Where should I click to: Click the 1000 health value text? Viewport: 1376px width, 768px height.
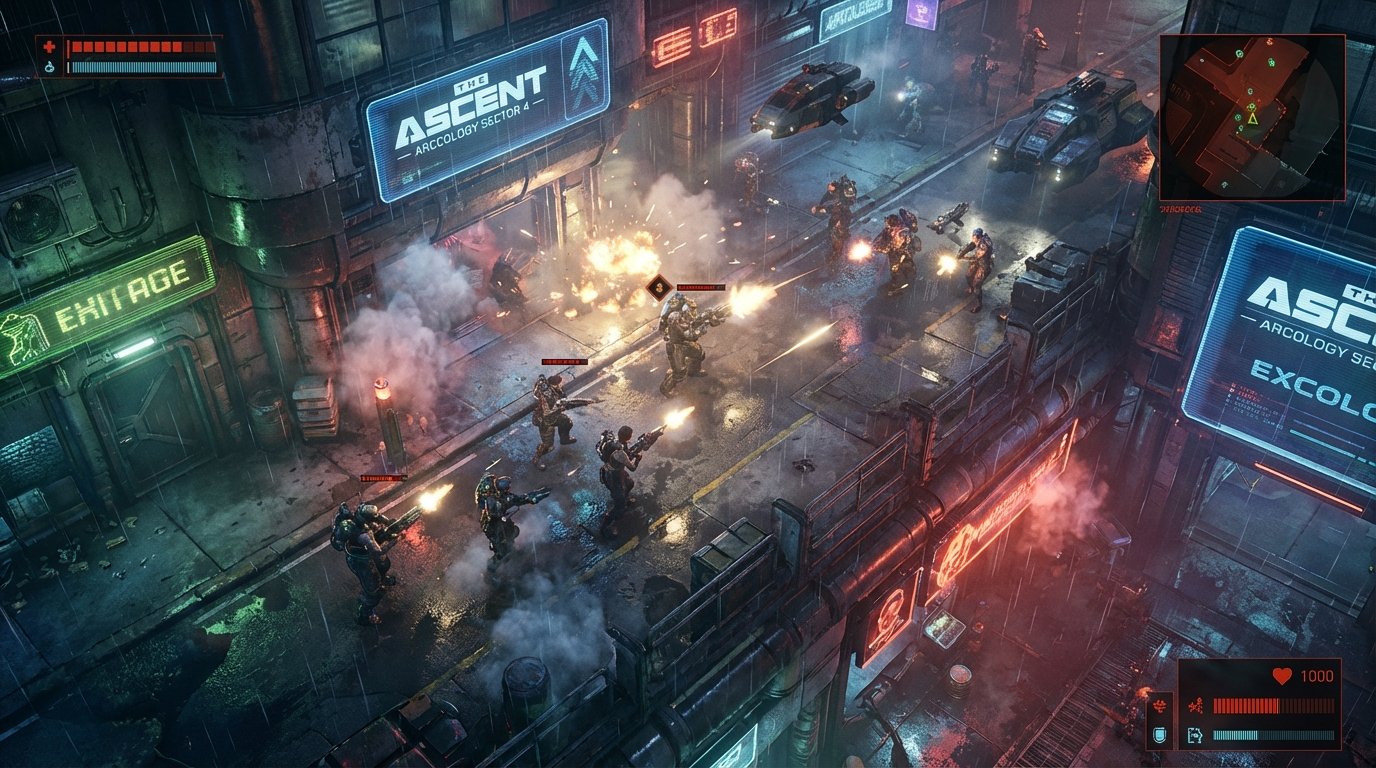(1317, 676)
